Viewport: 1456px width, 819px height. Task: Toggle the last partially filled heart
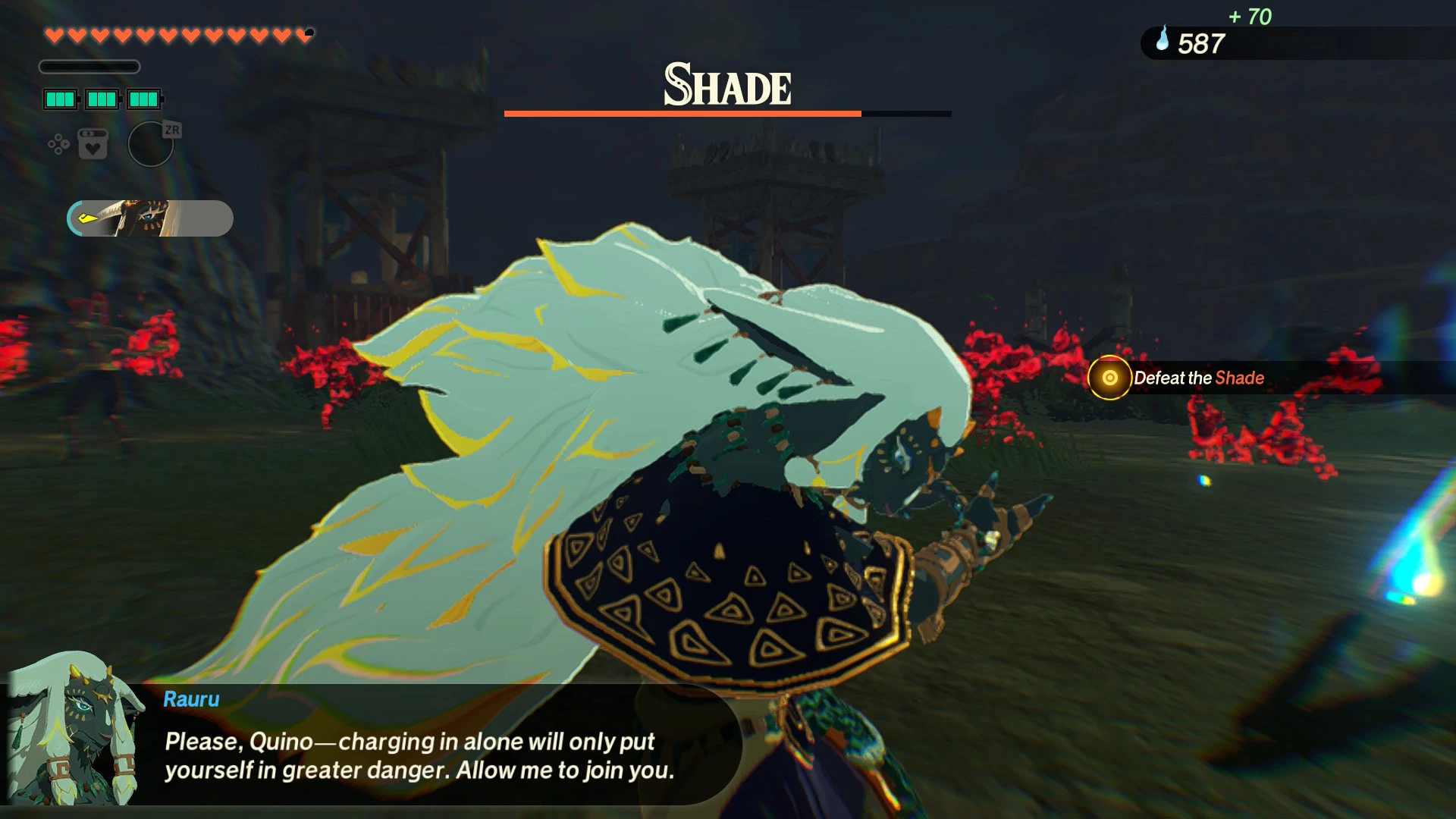tap(306, 33)
